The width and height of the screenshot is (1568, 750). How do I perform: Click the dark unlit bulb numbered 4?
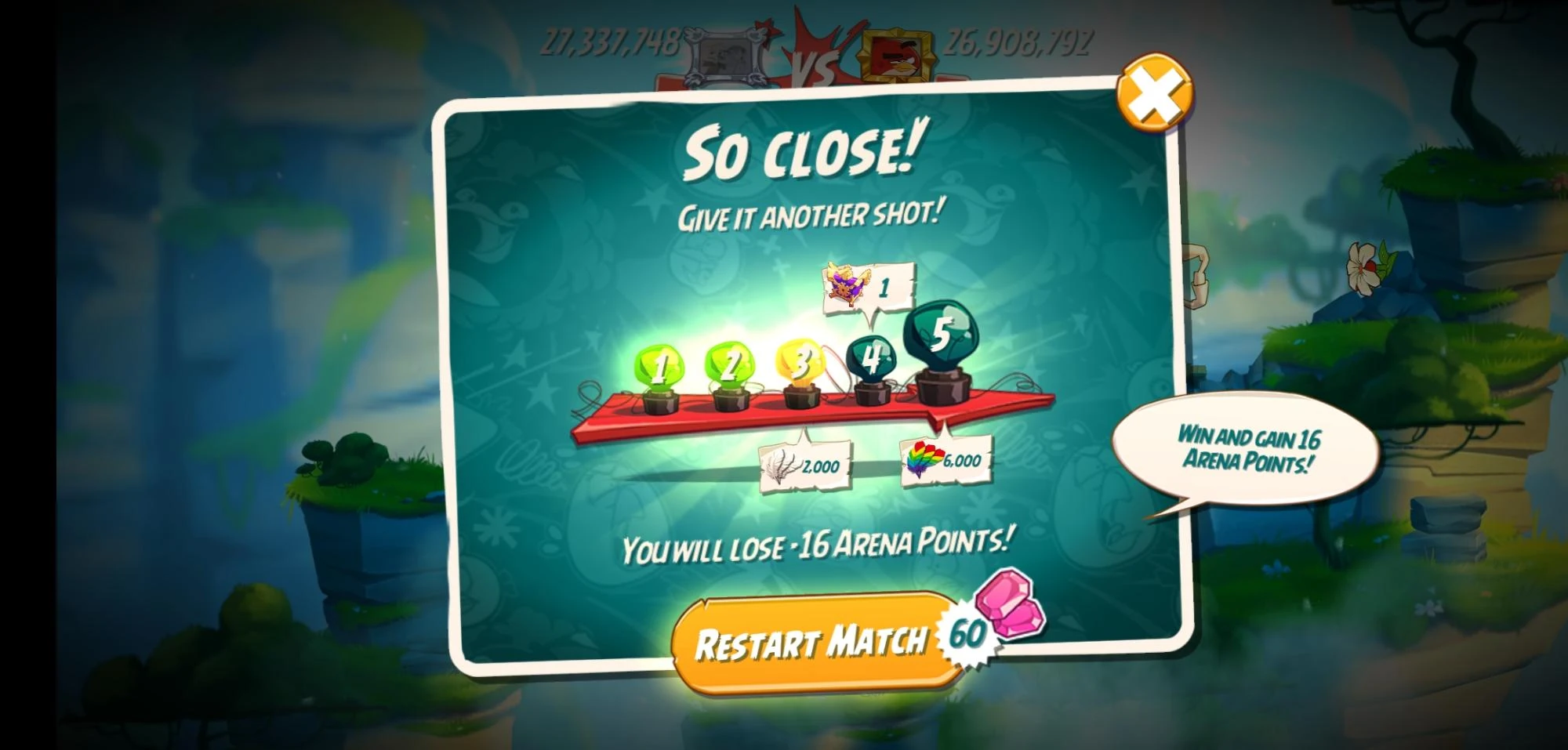click(870, 357)
